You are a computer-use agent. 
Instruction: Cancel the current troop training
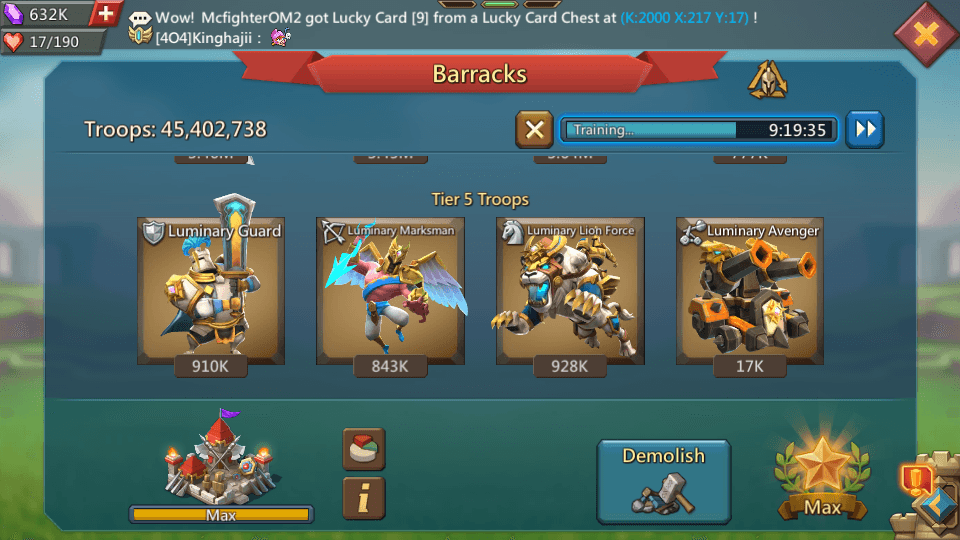click(x=534, y=130)
